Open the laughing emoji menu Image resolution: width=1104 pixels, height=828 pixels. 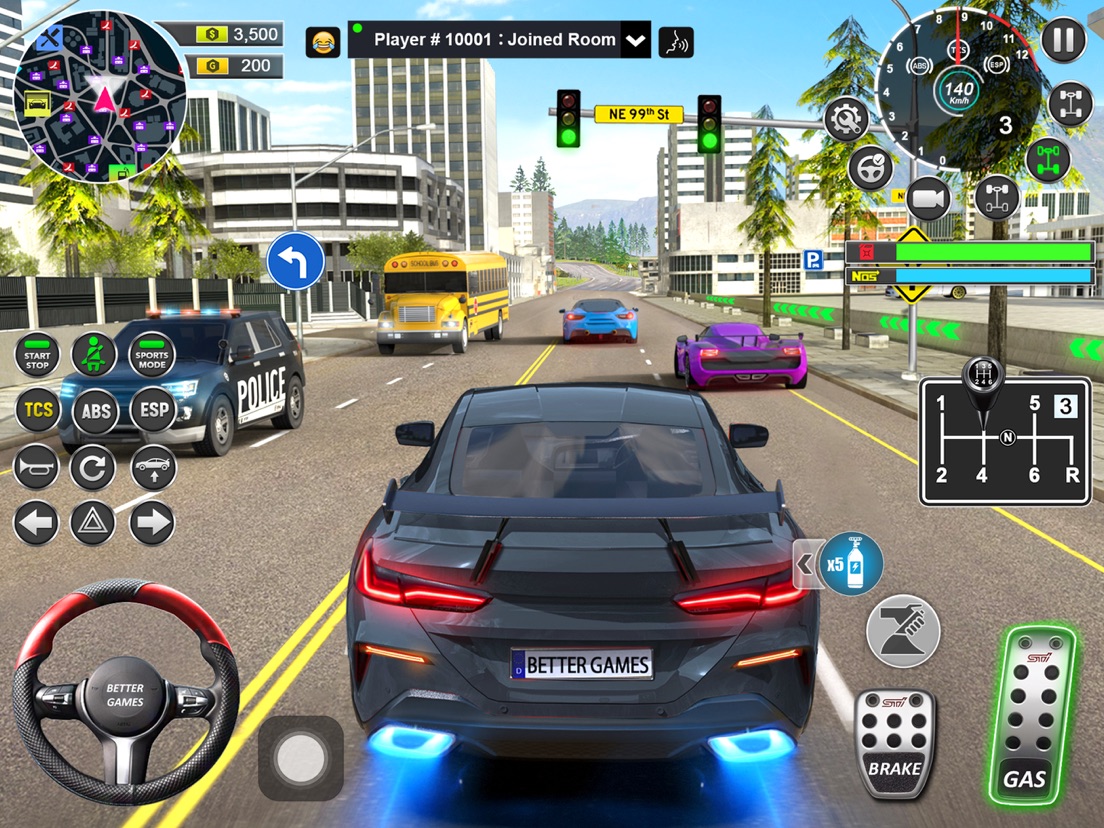point(322,41)
